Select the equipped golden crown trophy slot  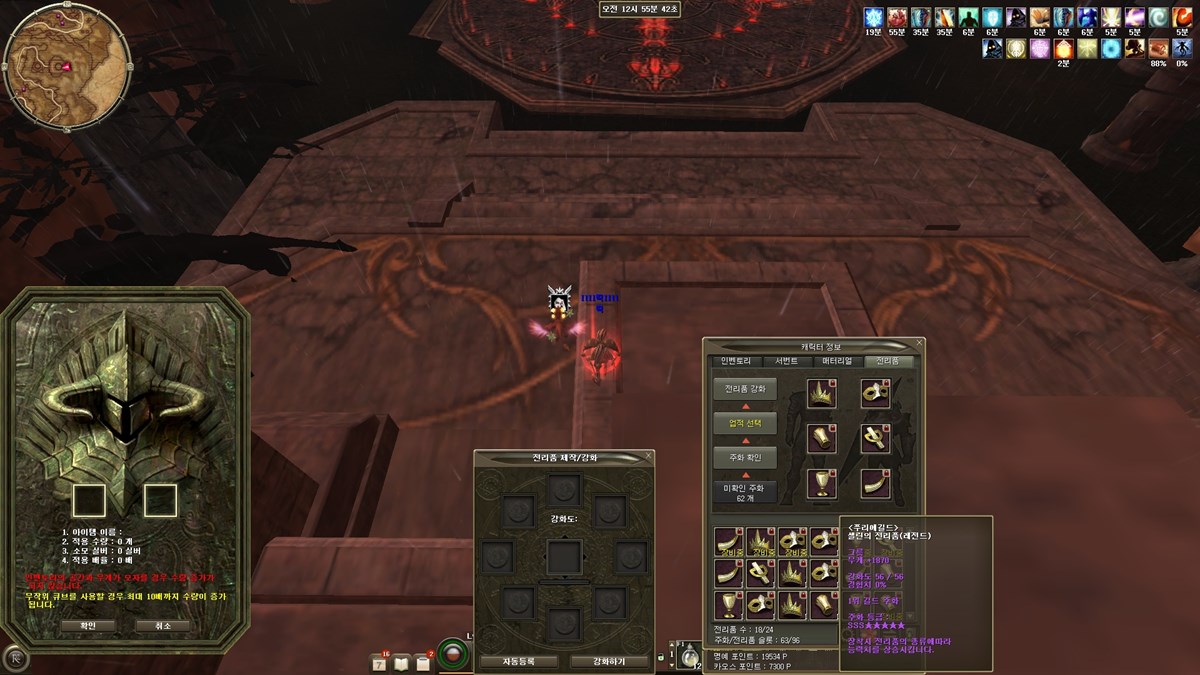pyautogui.click(x=822, y=393)
